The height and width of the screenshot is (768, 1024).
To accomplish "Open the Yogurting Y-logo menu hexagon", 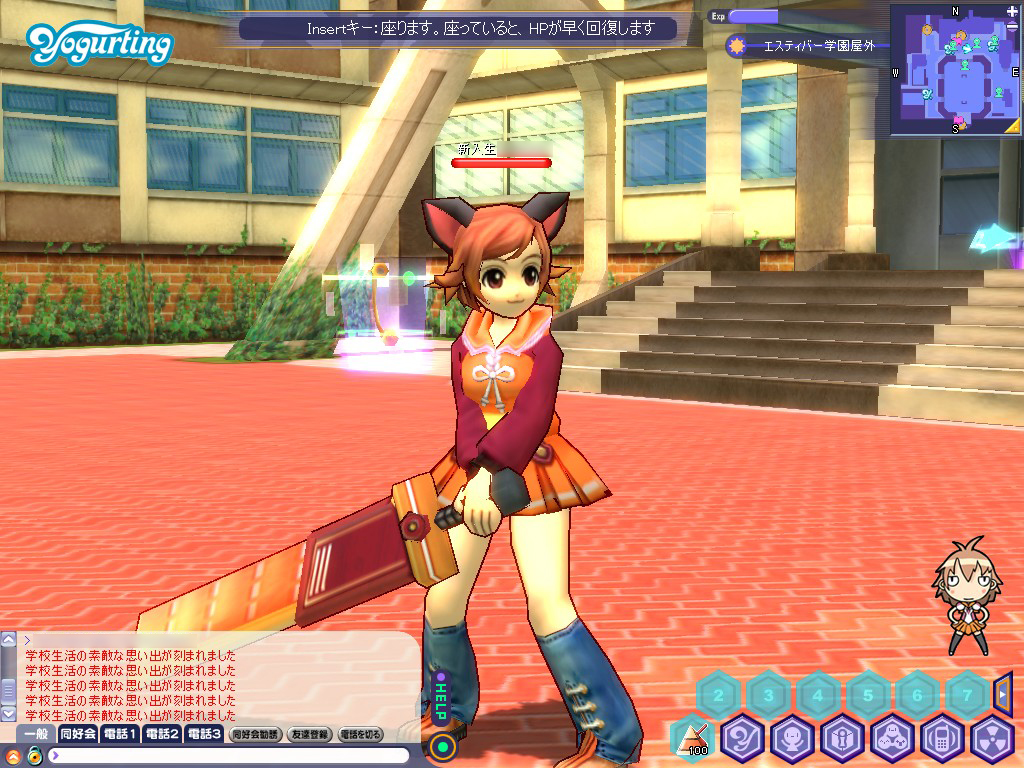I will [743, 740].
